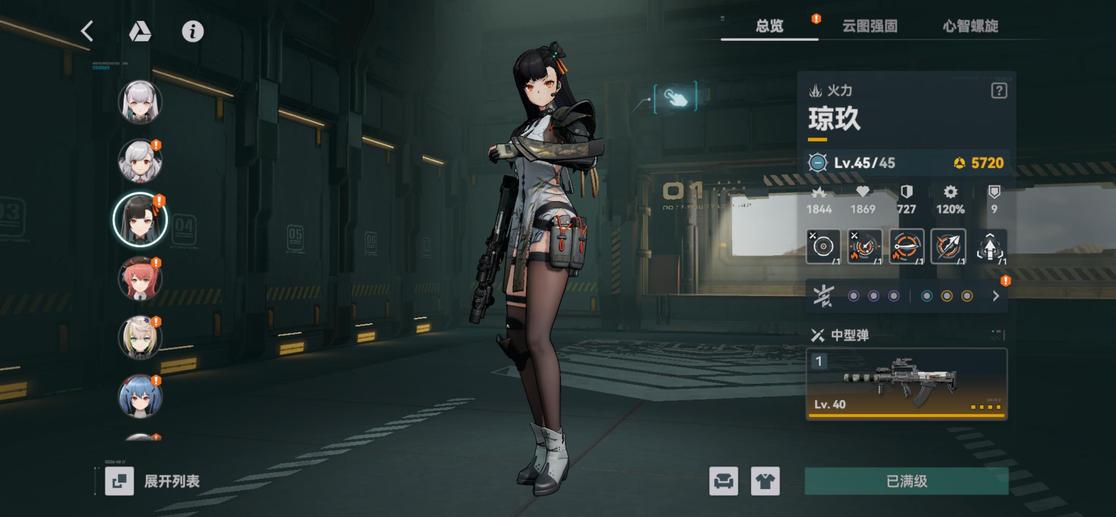Switch to the 云图强固 tab
Screen dimensions: 1116x517
click(x=869, y=26)
